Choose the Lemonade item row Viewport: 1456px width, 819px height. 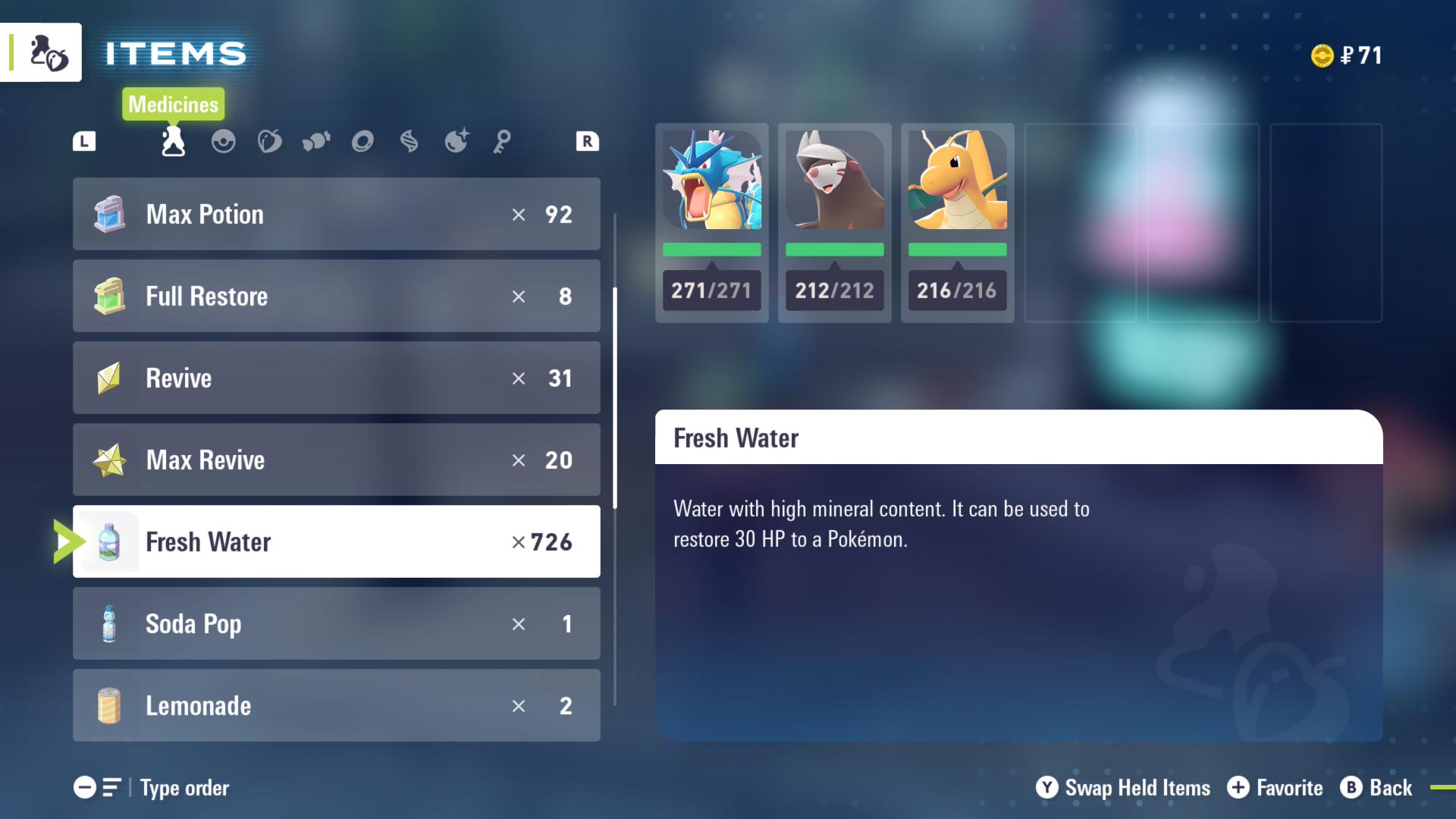[x=336, y=706]
